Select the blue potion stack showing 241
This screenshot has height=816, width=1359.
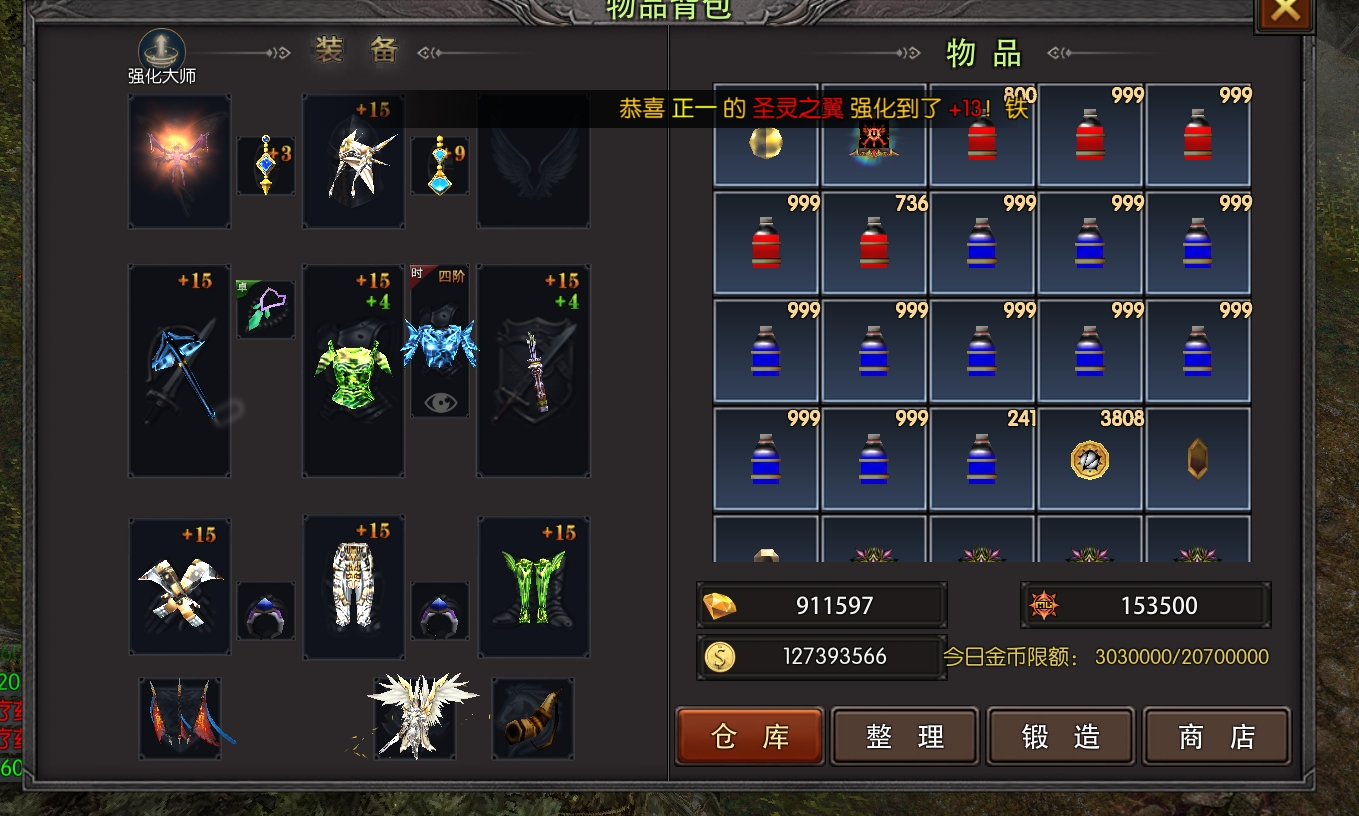pos(982,460)
